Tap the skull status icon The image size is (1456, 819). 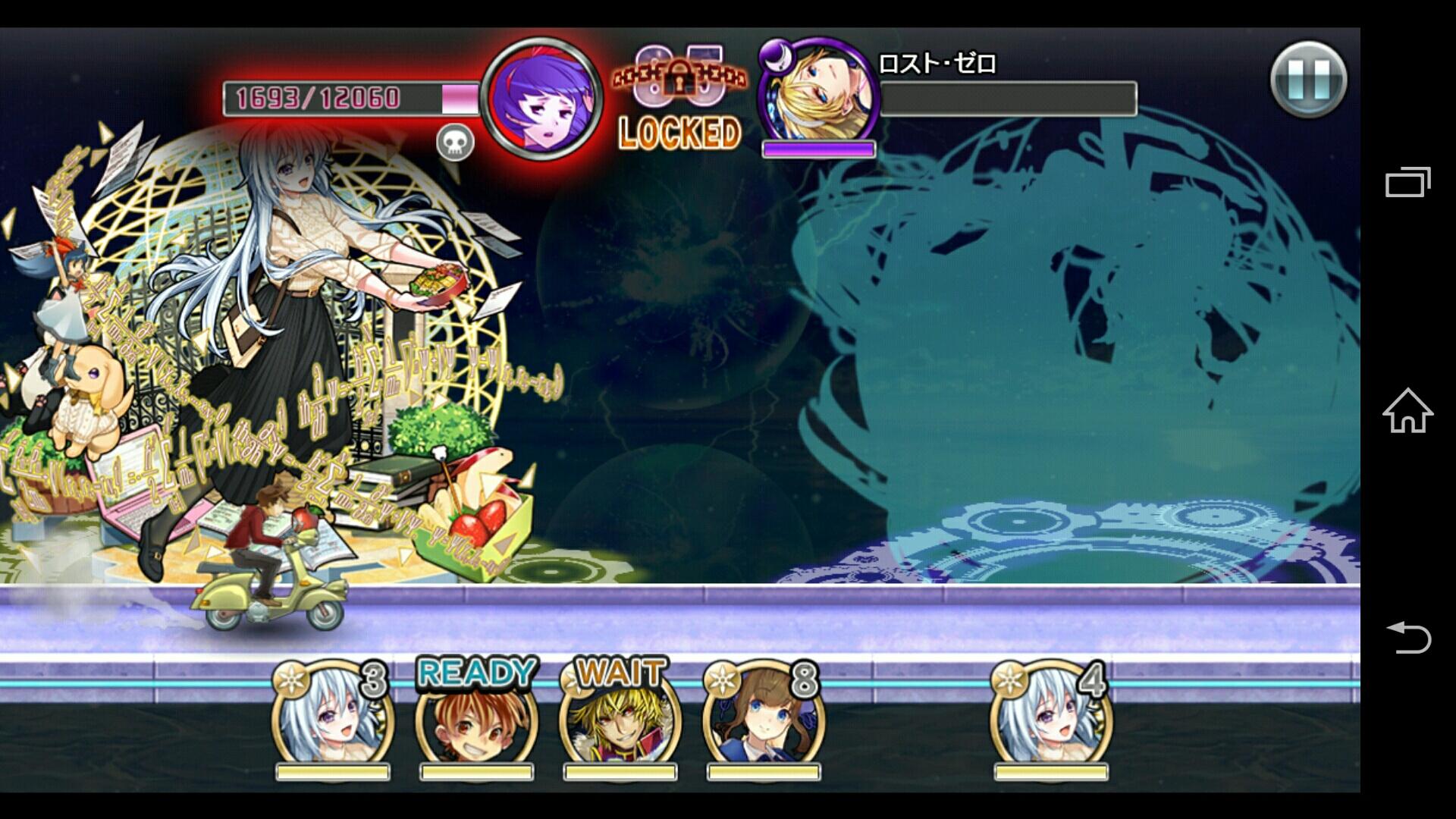point(455,143)
